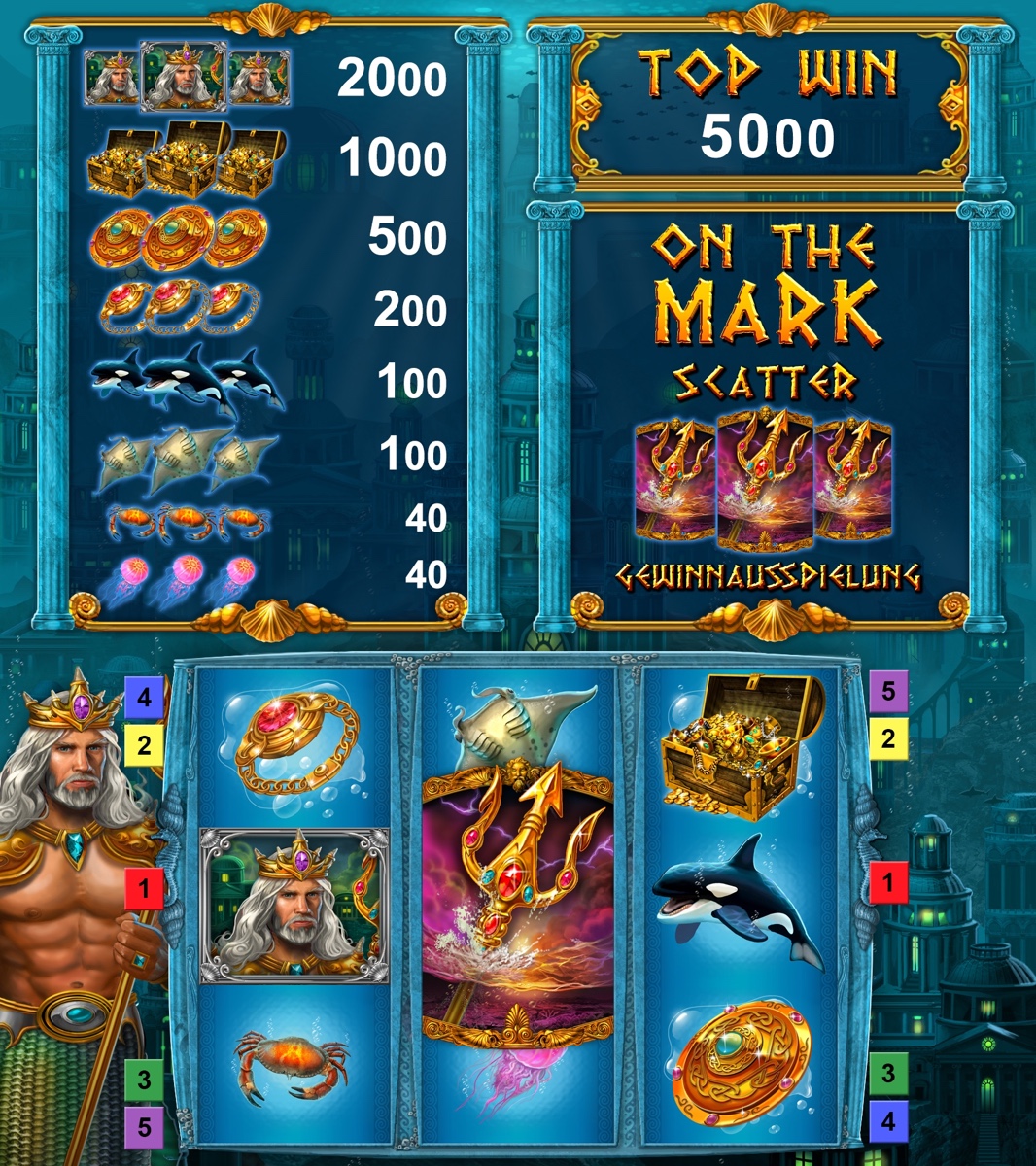Click the purple payline 5 marker by the treasure chest
Viewport: 1036px width, 1166px height.
click(x=888, y=691)
